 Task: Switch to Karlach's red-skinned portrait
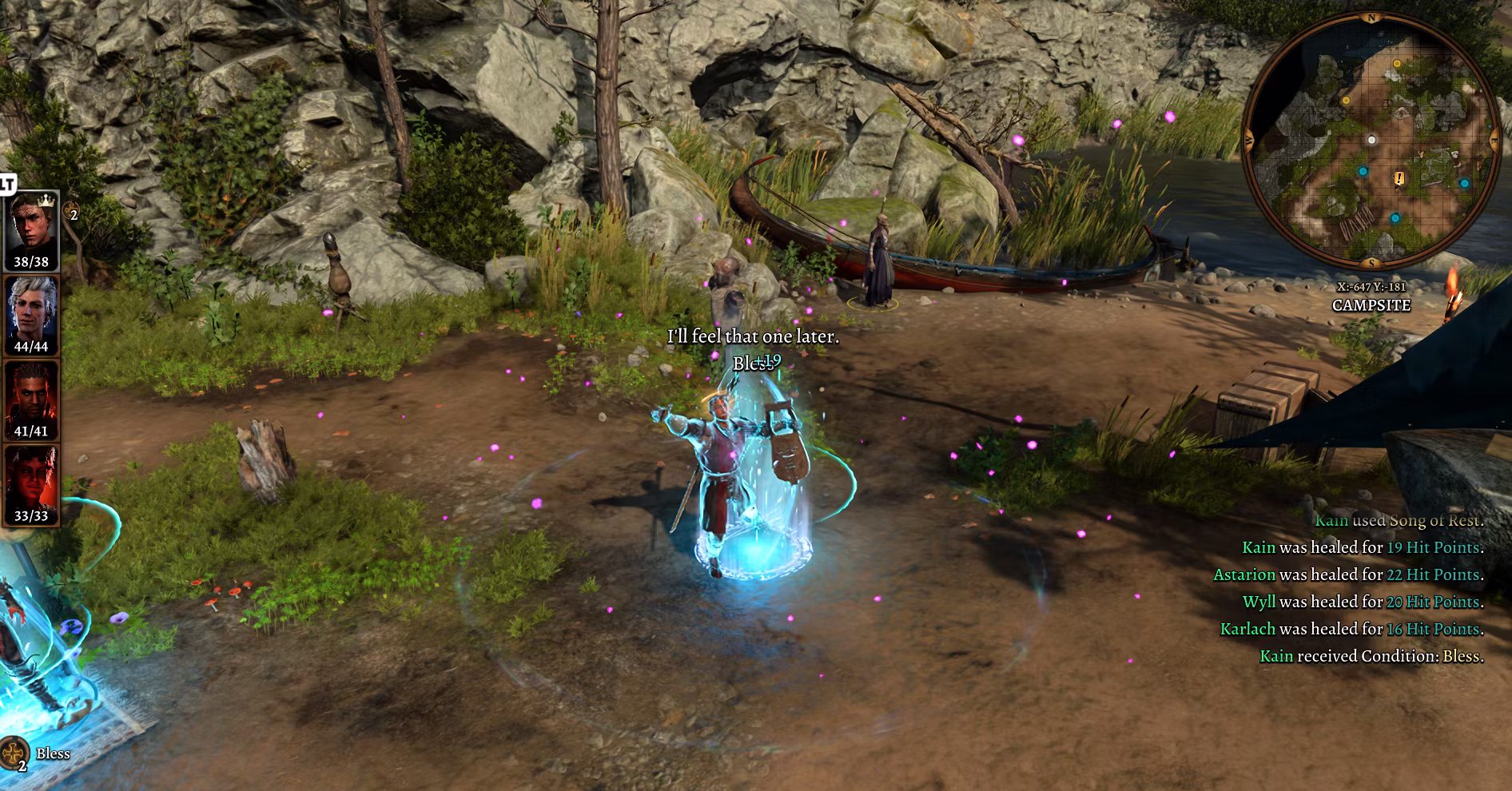click(32, 479)
